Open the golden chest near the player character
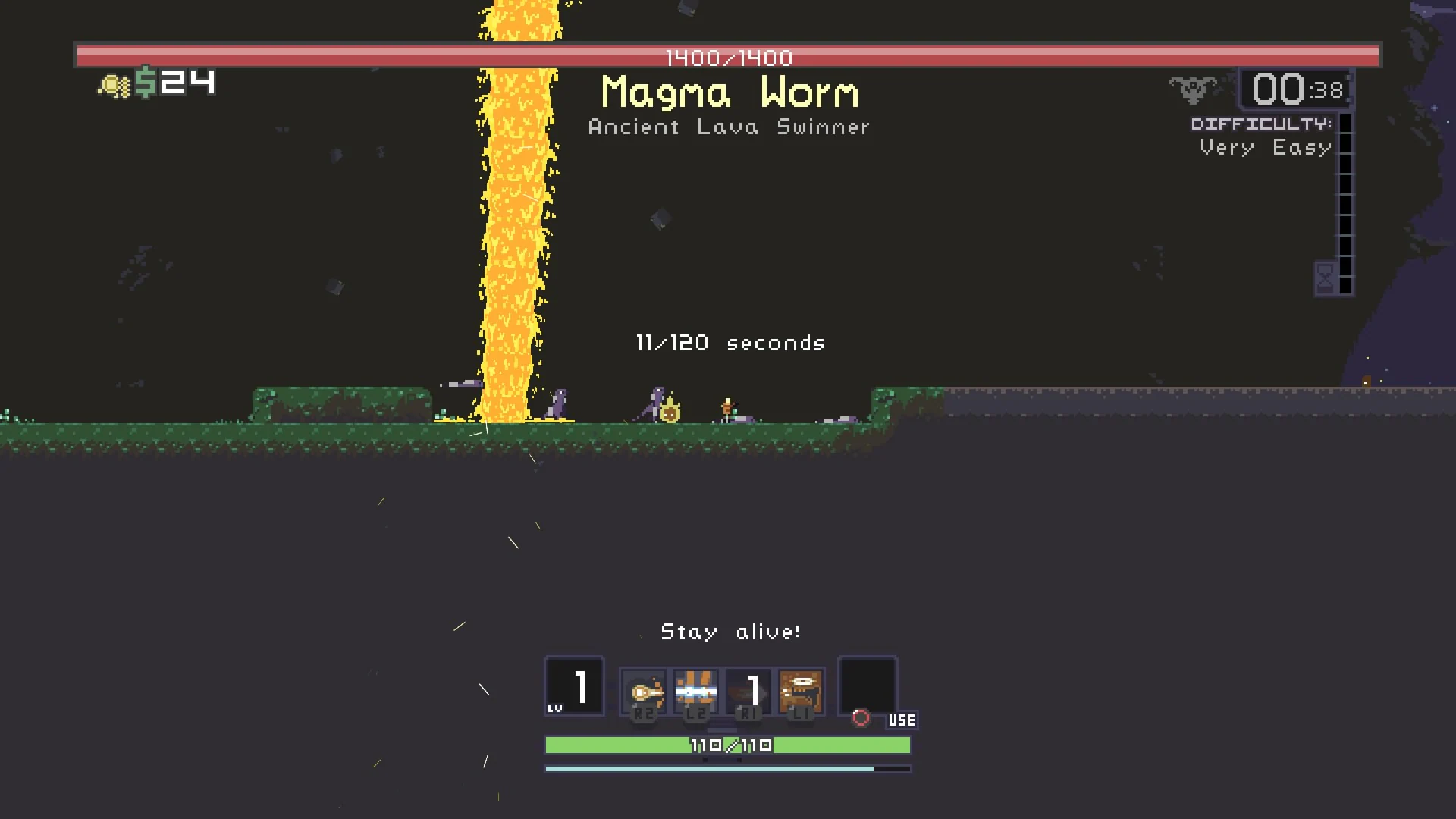 (x=670, y=410)
